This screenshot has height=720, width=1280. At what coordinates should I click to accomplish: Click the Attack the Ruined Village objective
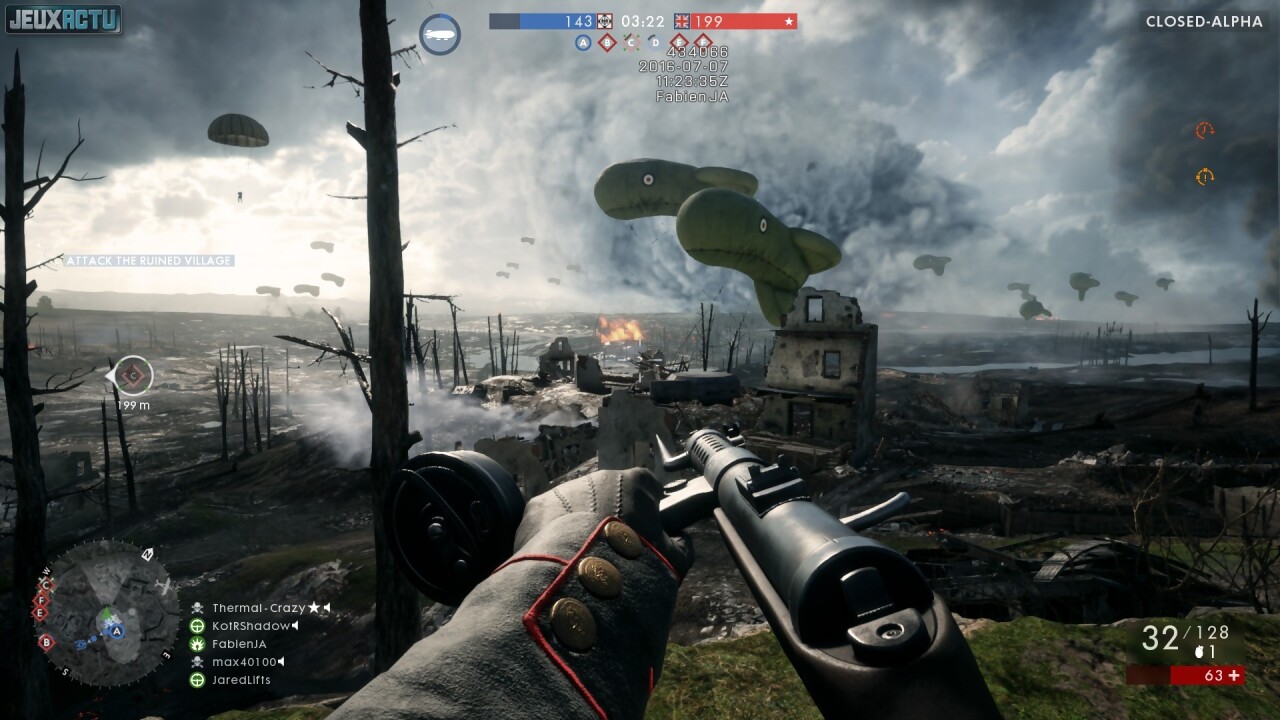(149, 261)
